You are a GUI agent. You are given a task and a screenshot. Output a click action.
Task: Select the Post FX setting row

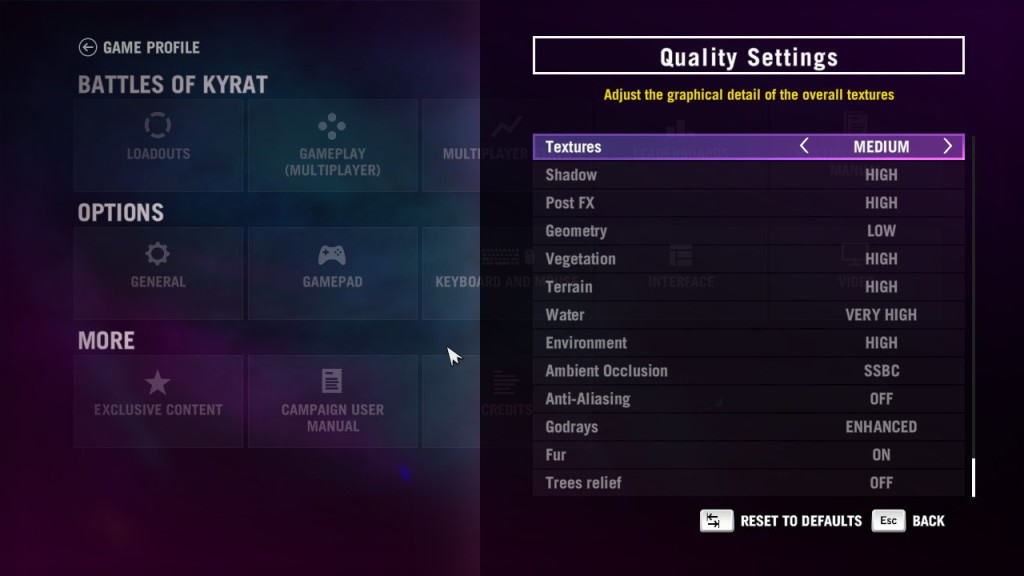[x=748, y=203]
